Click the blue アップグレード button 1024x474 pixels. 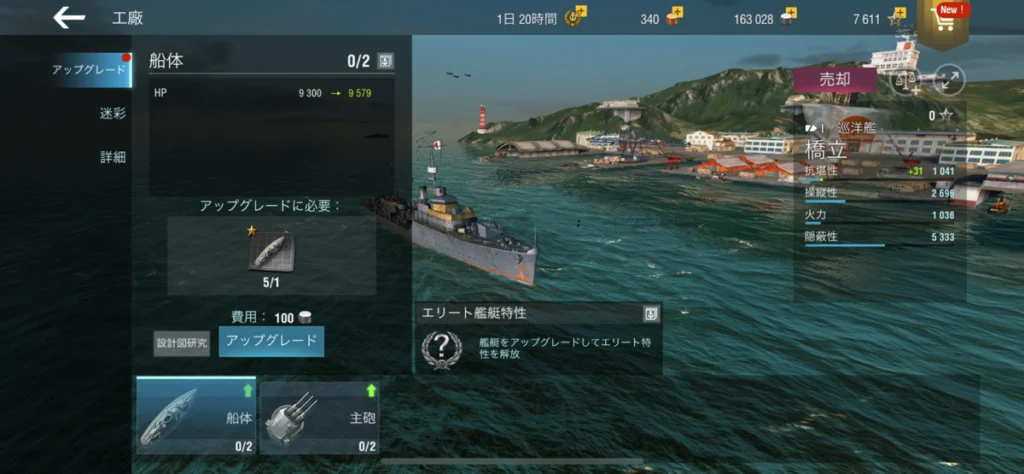[x=272, y=341]
